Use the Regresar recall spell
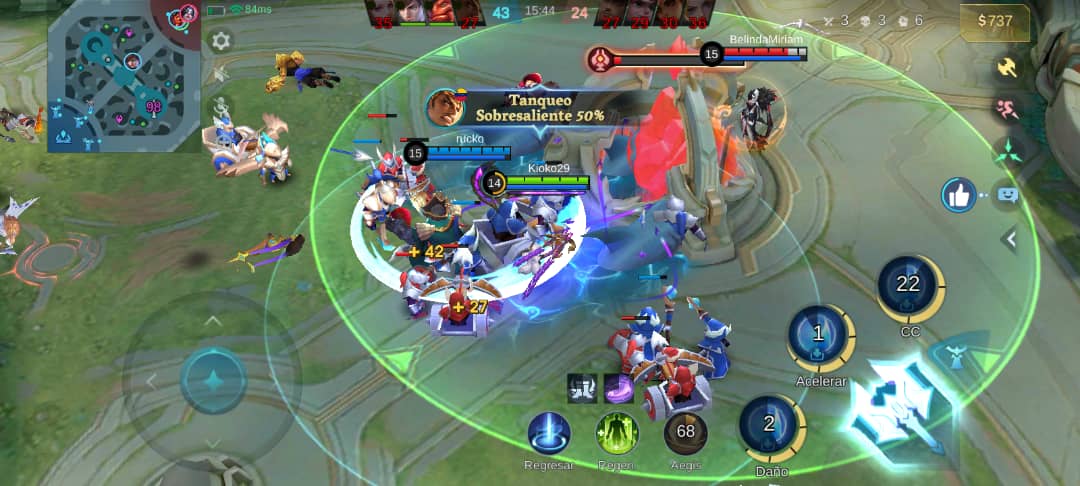Viewport: 1080px width, 486px height. coord(549,433)
